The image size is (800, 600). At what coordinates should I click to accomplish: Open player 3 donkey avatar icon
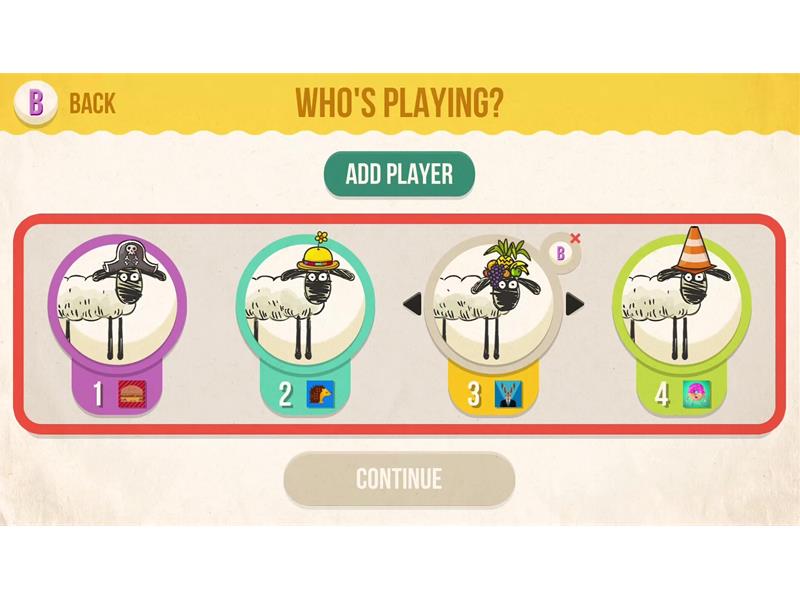[x=507, y=393]
